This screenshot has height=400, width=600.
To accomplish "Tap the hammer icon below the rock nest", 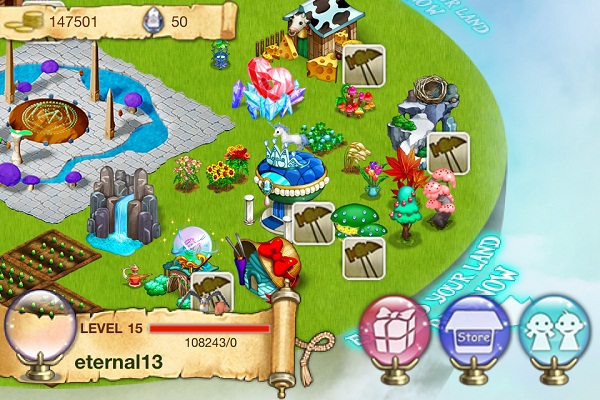I will (x=447, y=153).
